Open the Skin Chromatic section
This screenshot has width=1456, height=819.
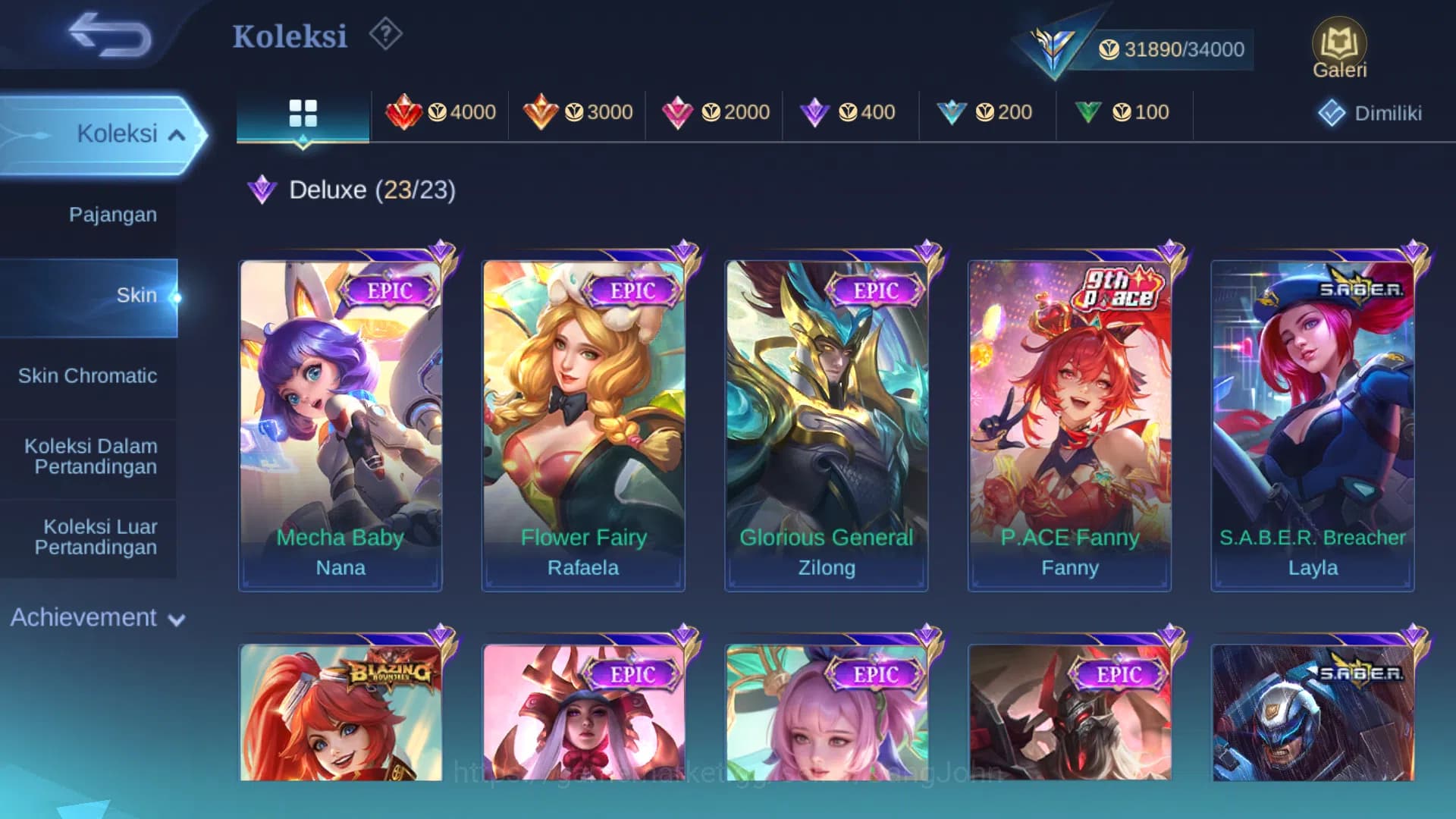[x=89, y=375]
